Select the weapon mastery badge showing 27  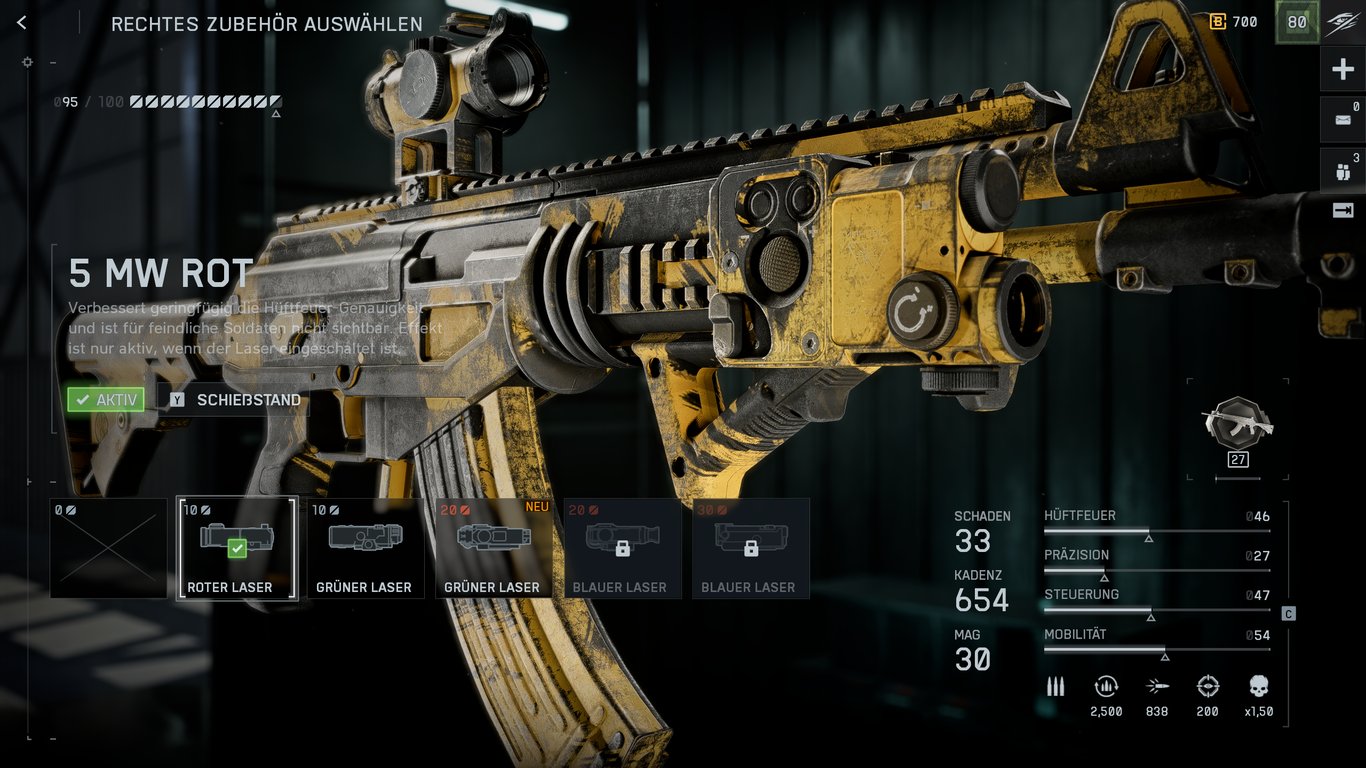click(x=1238, y=427)
